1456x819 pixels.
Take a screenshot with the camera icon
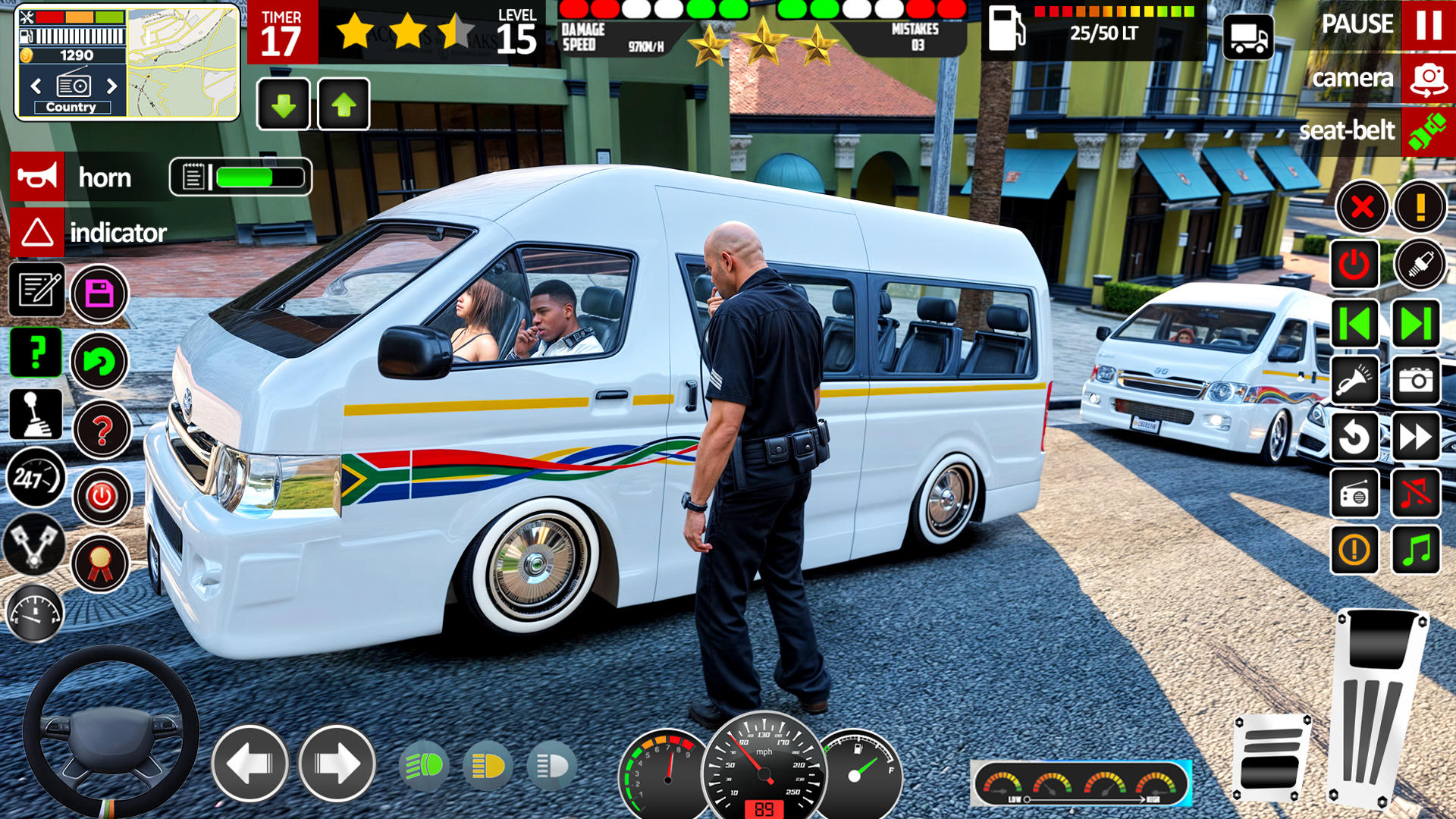click(x=1415, y=380)
